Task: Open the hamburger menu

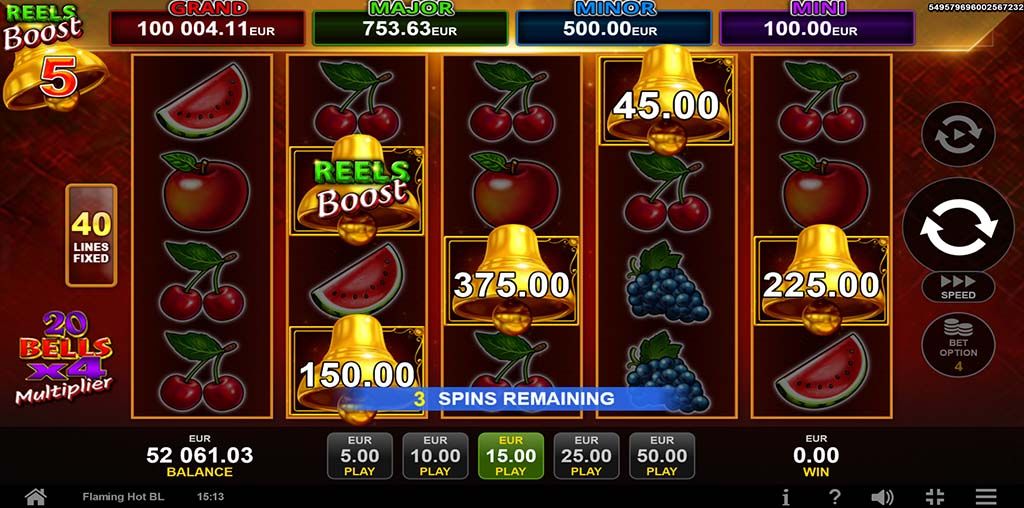Action: 986,496
